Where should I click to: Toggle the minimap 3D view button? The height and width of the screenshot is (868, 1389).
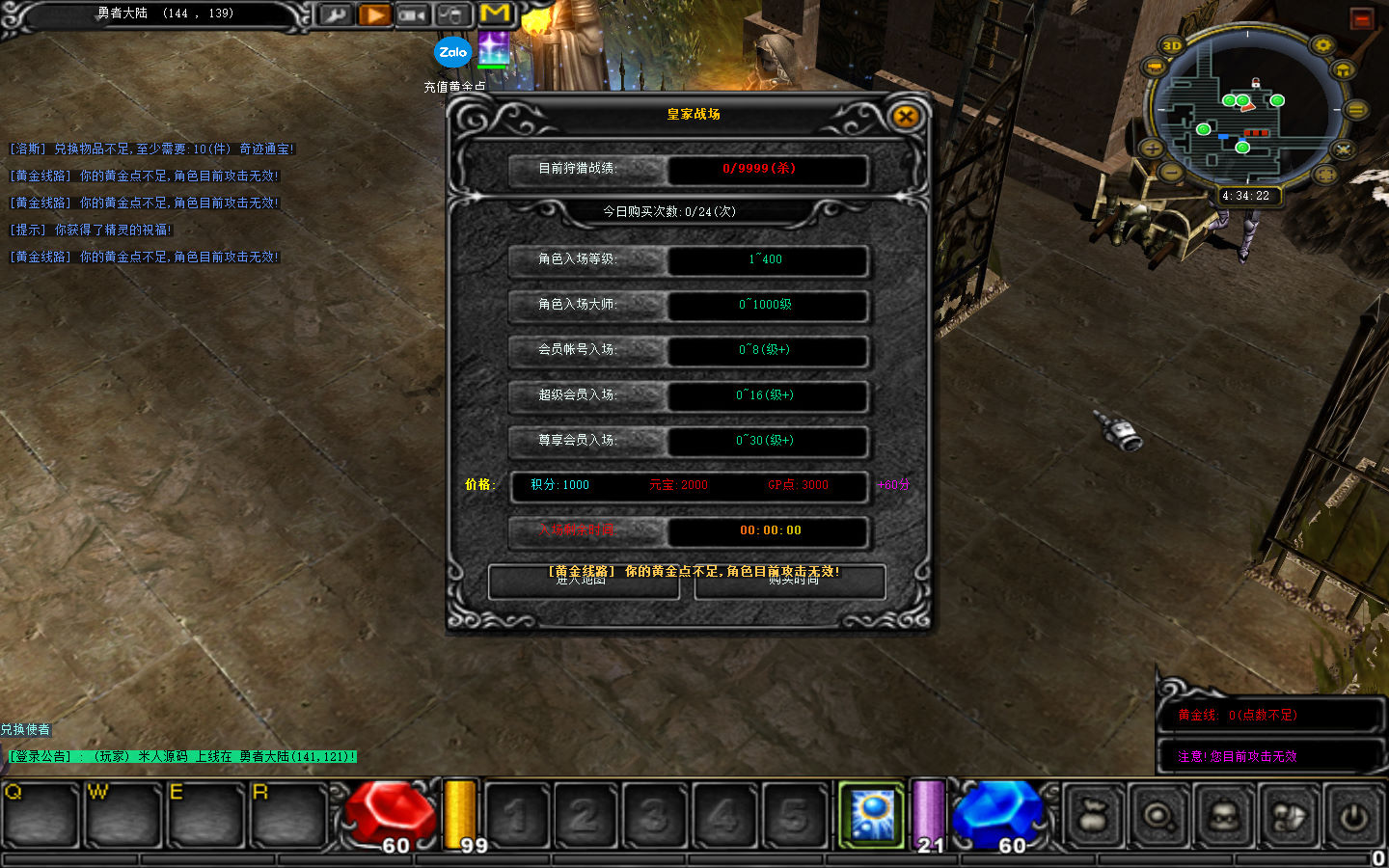point(1172,45)
